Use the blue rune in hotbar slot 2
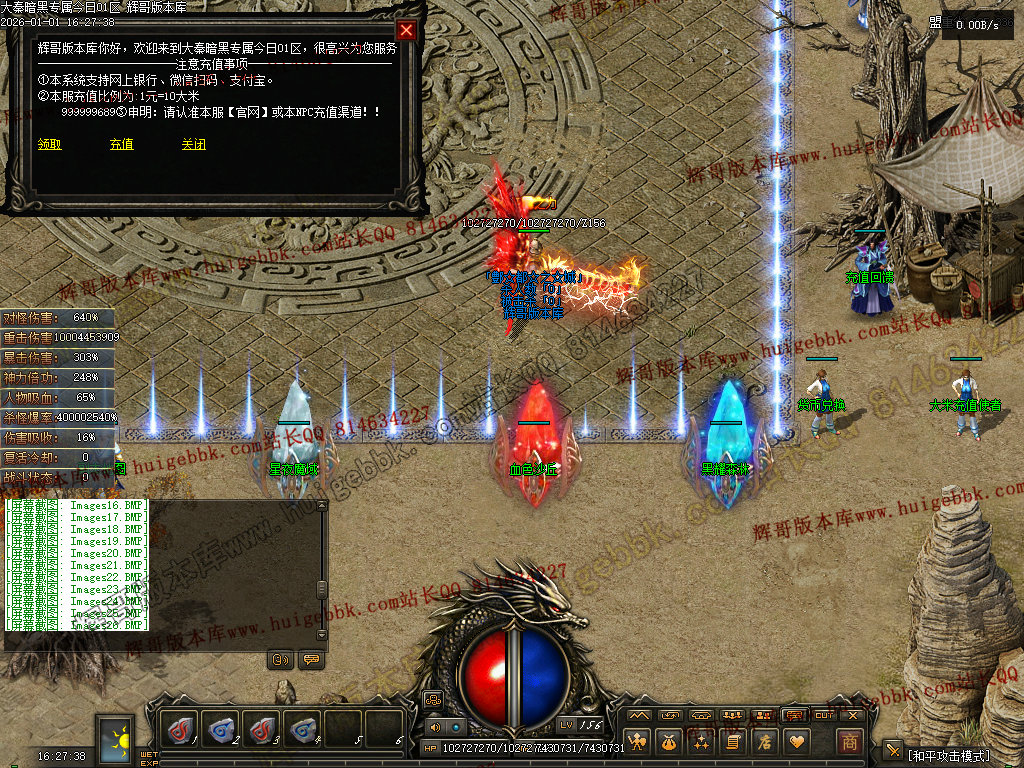Image resolution: width=1024 pixels, height=768 pixels. pyautogui.click(x=222, y=729)
